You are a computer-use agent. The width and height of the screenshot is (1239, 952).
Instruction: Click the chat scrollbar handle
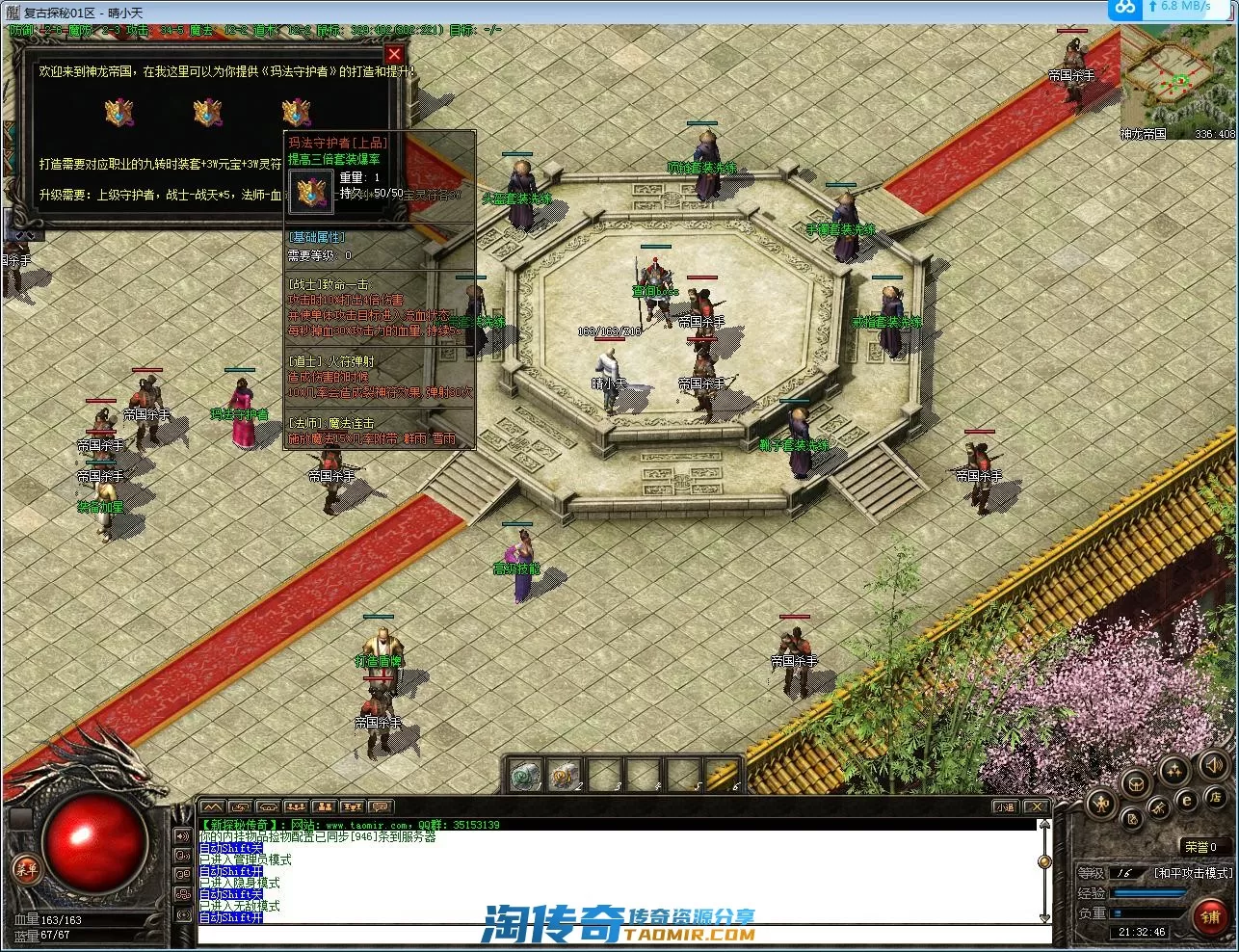coord(1043,860)
